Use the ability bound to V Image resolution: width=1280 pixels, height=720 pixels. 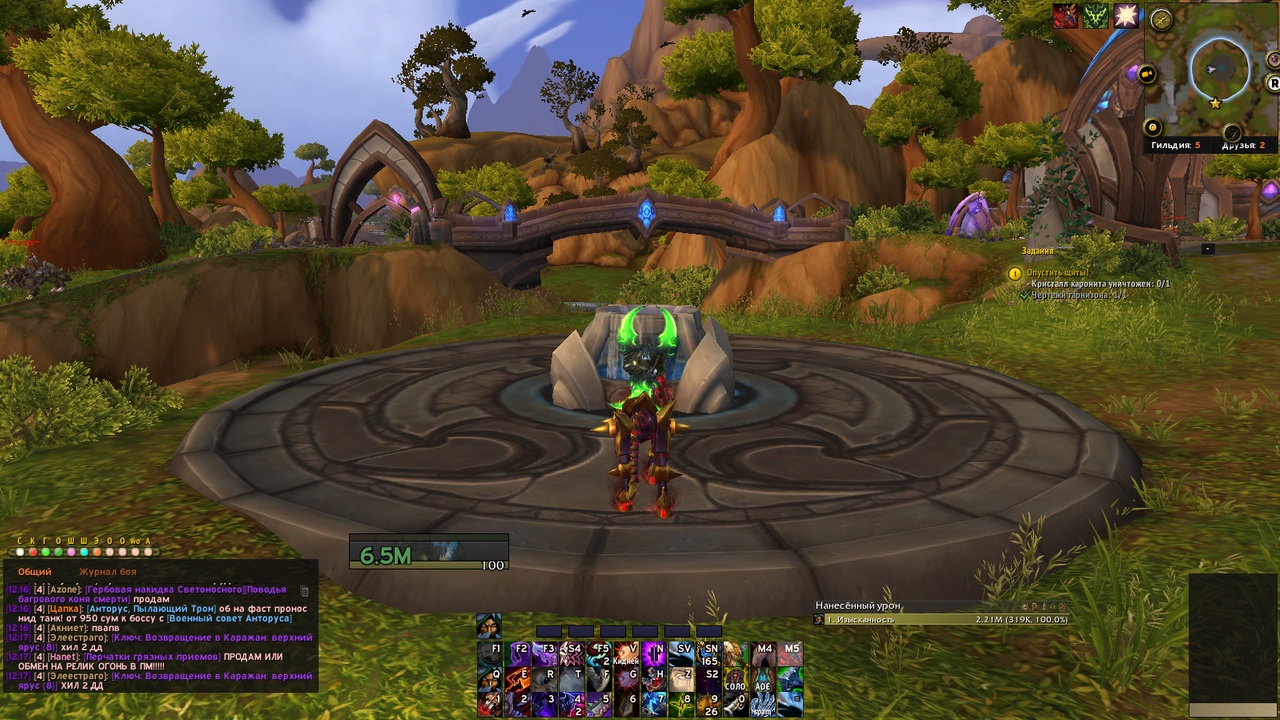click(x=628, y=654)
